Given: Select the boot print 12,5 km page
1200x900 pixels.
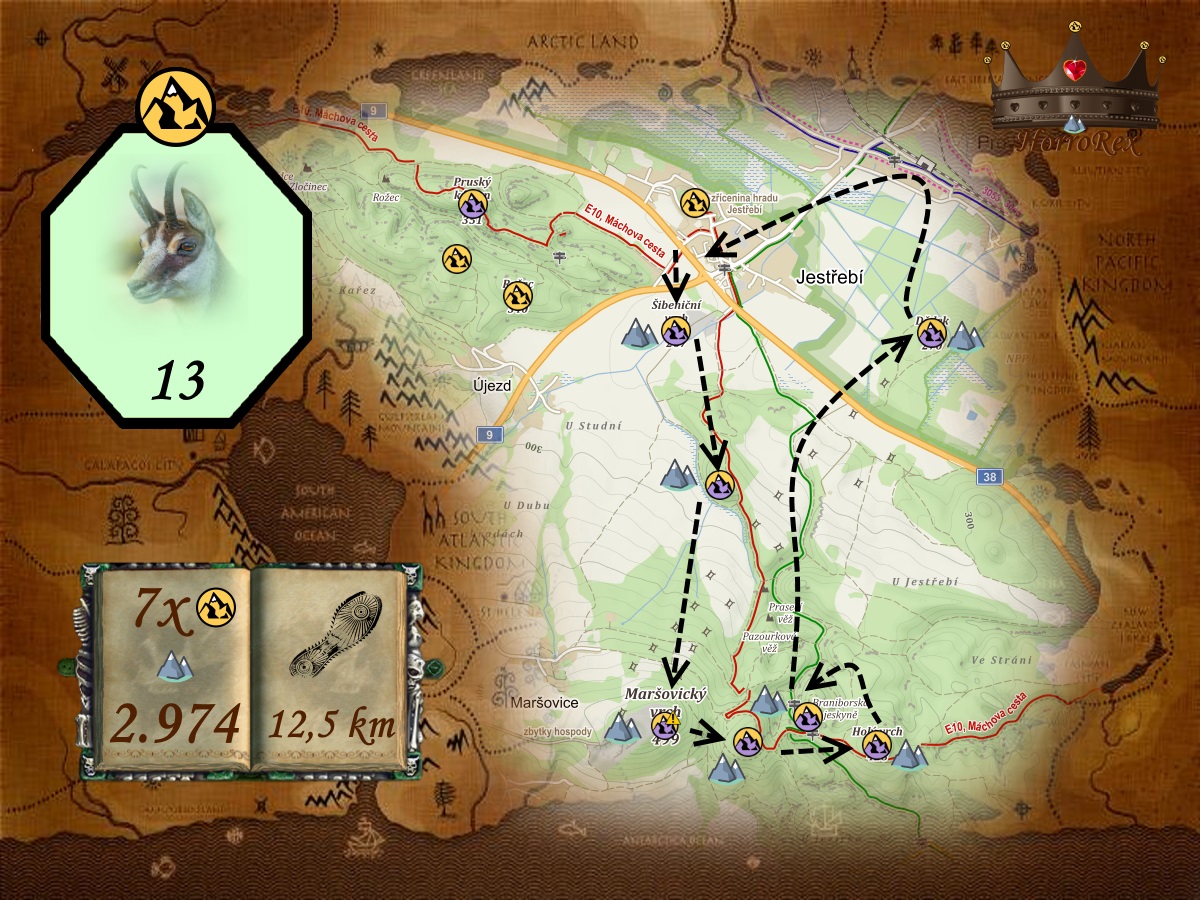Looking at the screenshot, I should (332, 667).
